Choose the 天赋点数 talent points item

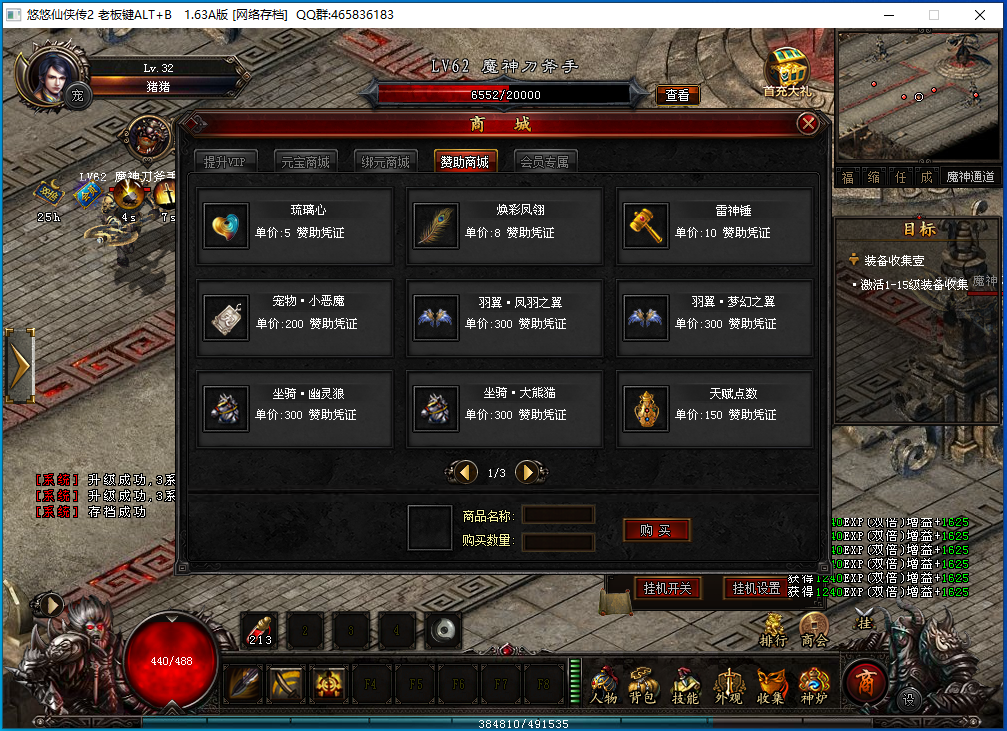tap(713, 409)
